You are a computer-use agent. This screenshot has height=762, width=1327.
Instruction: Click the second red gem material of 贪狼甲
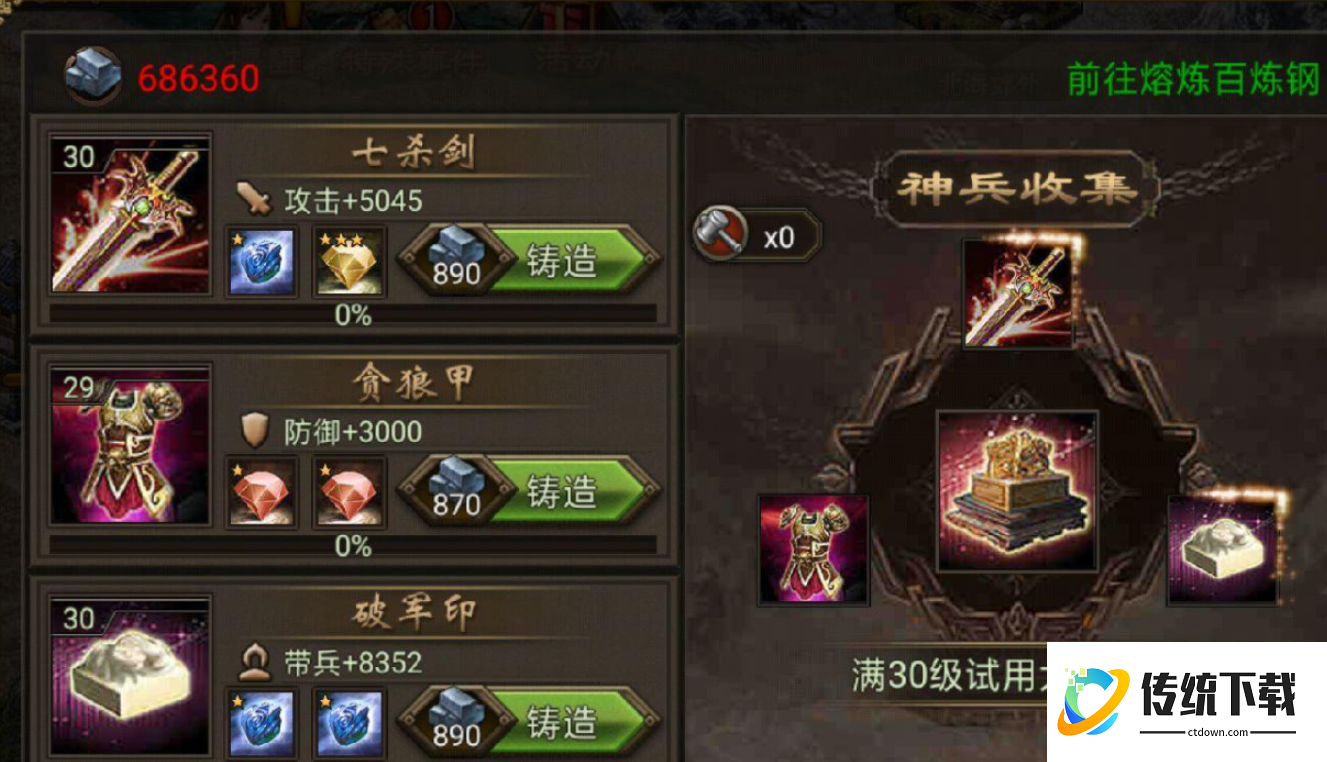click(x=348, y=492)
